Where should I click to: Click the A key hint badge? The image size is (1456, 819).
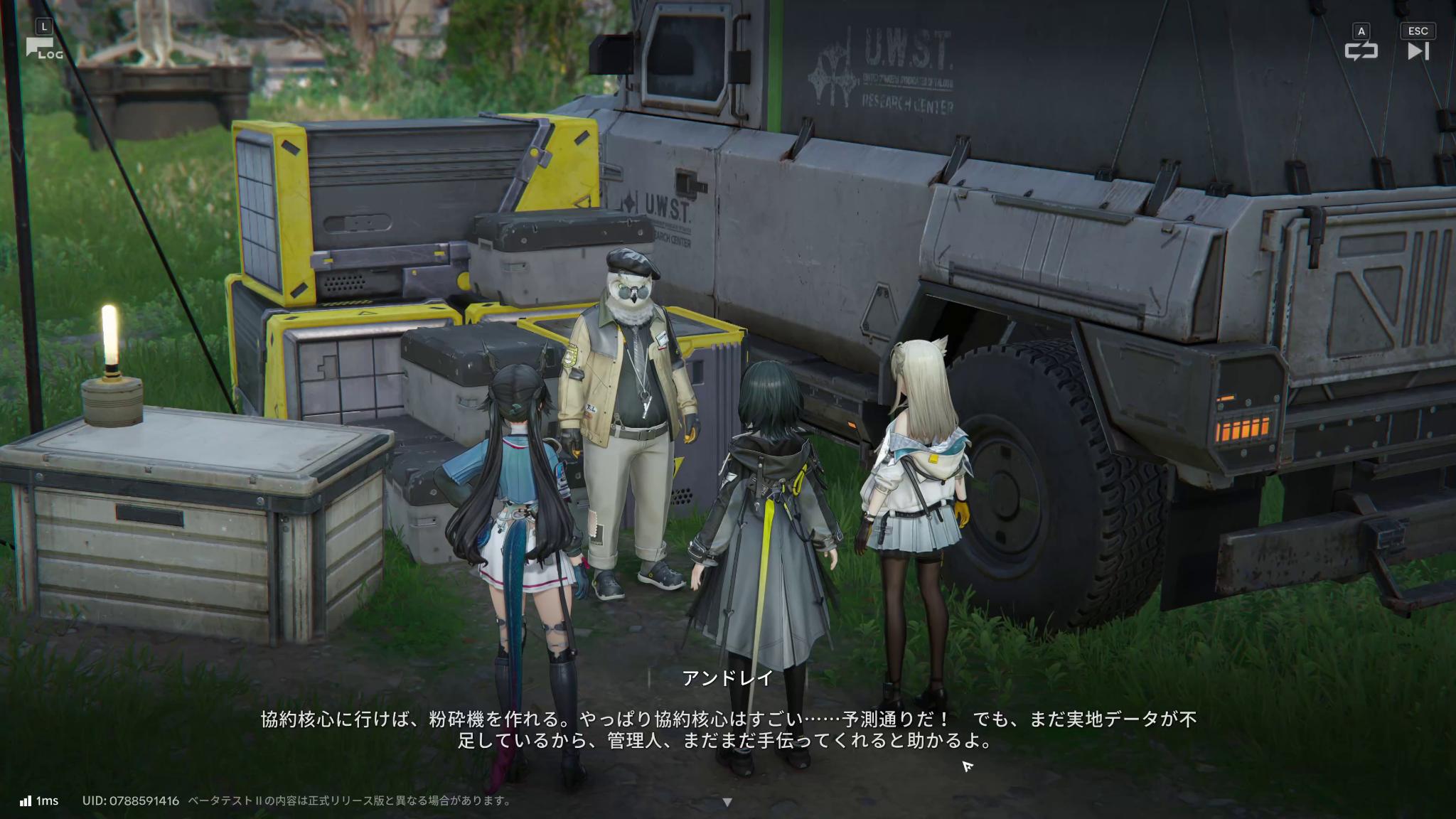coord(1360,31)
